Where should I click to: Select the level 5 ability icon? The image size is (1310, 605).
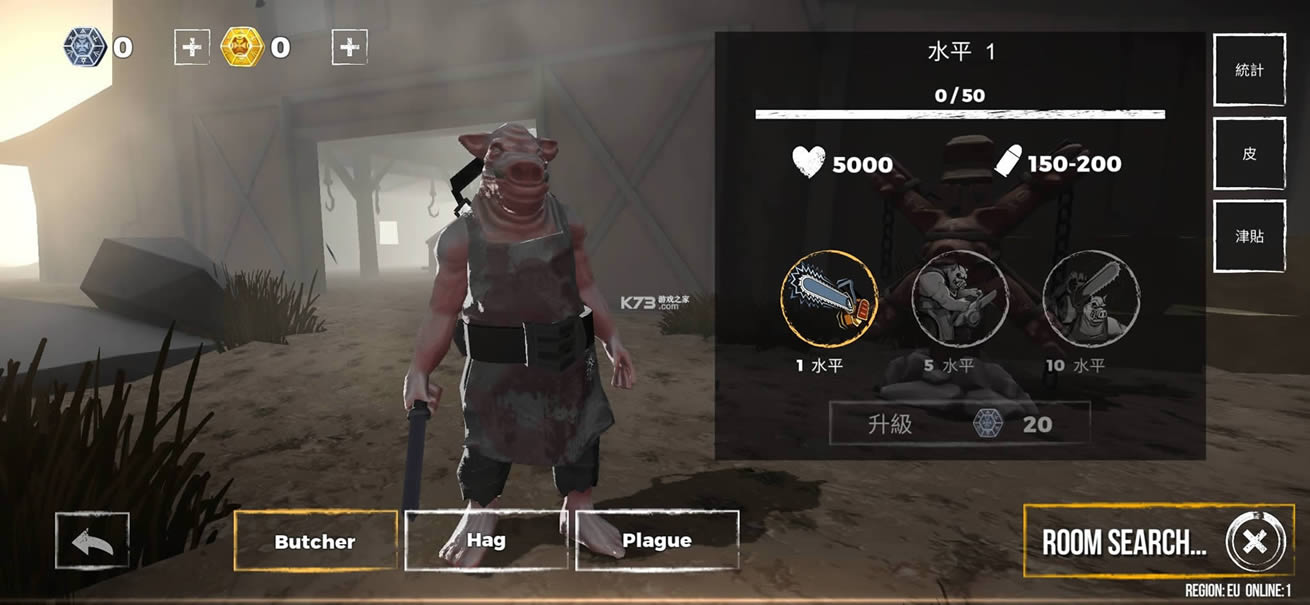click(960, 298)
